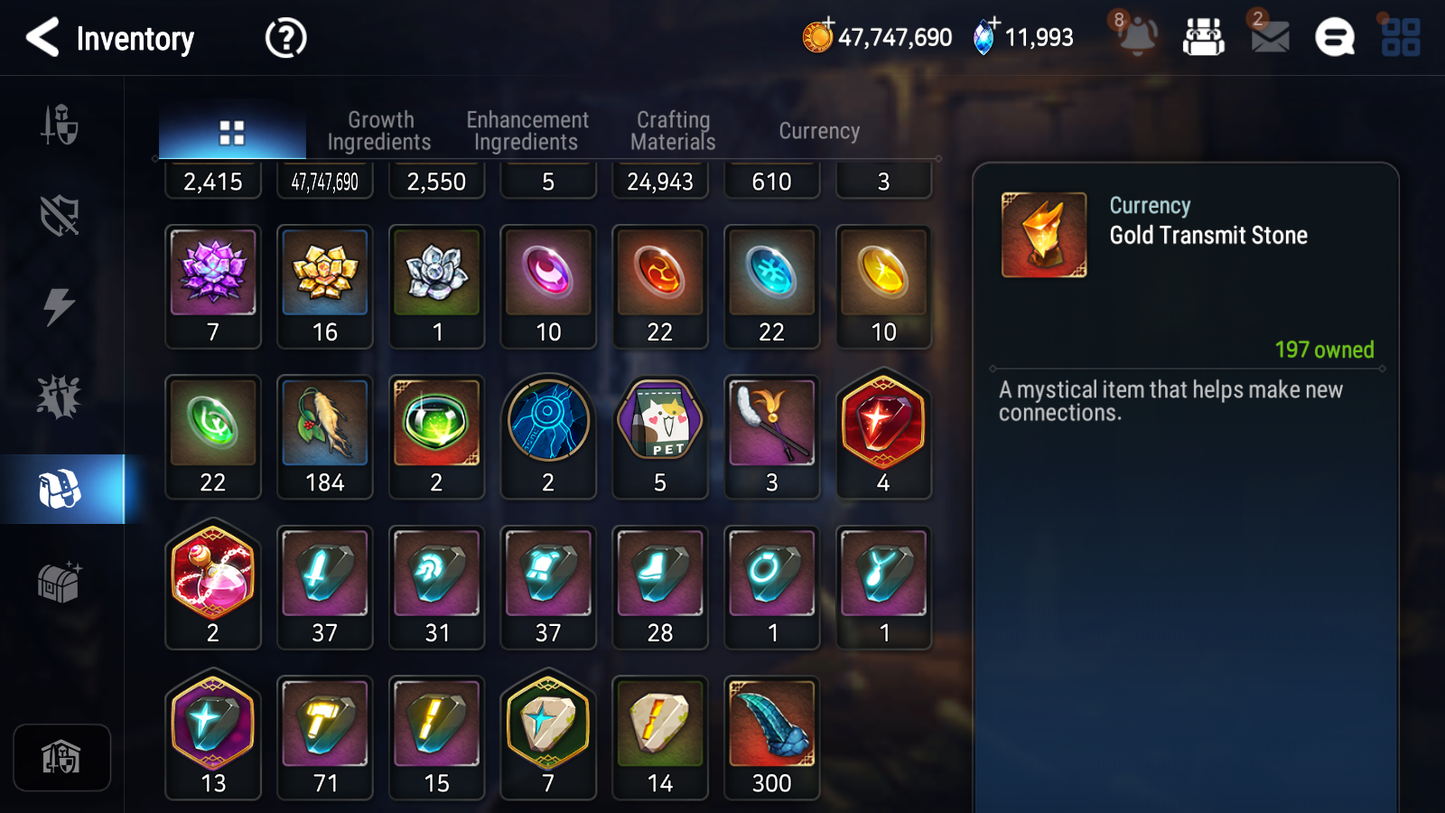Screen dimensions: 1445x813
Task: Select the sanctuary icon at bottom left
Action: (x=62, y=757)
